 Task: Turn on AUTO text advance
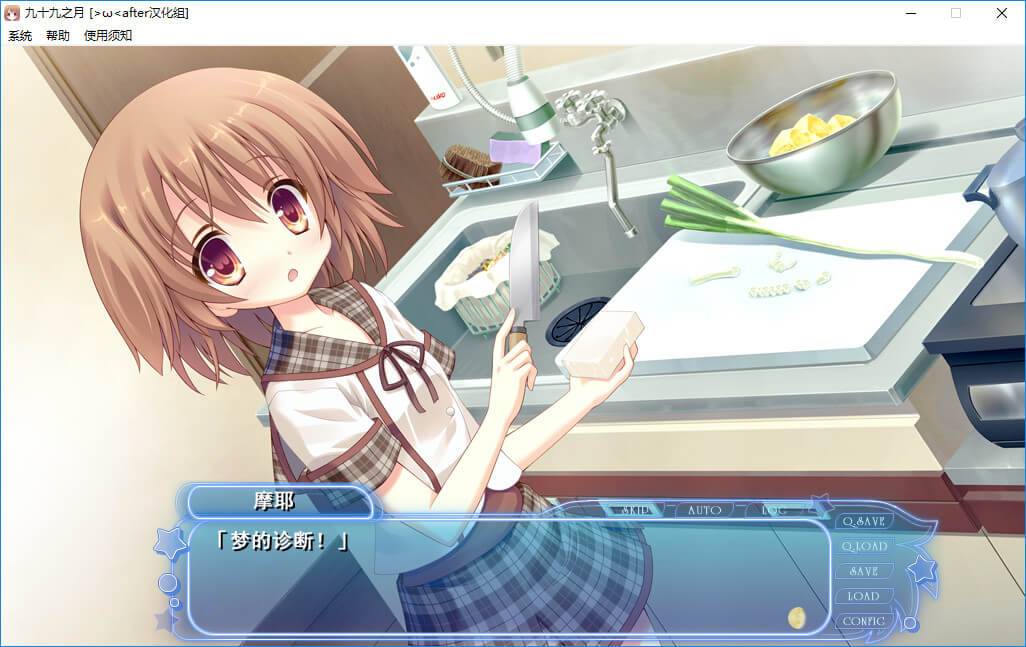[704, 510]
